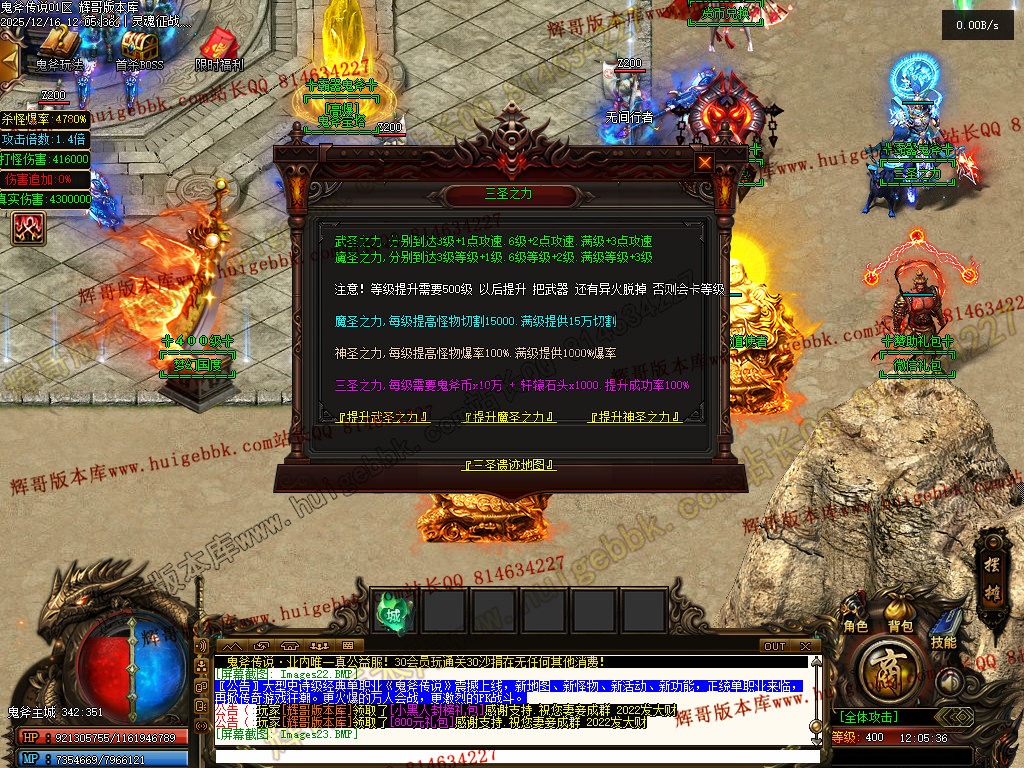The image size is (1024, 768).
Task: Use the green 城 town-return hotbar slot
Action: click(393, 614)
